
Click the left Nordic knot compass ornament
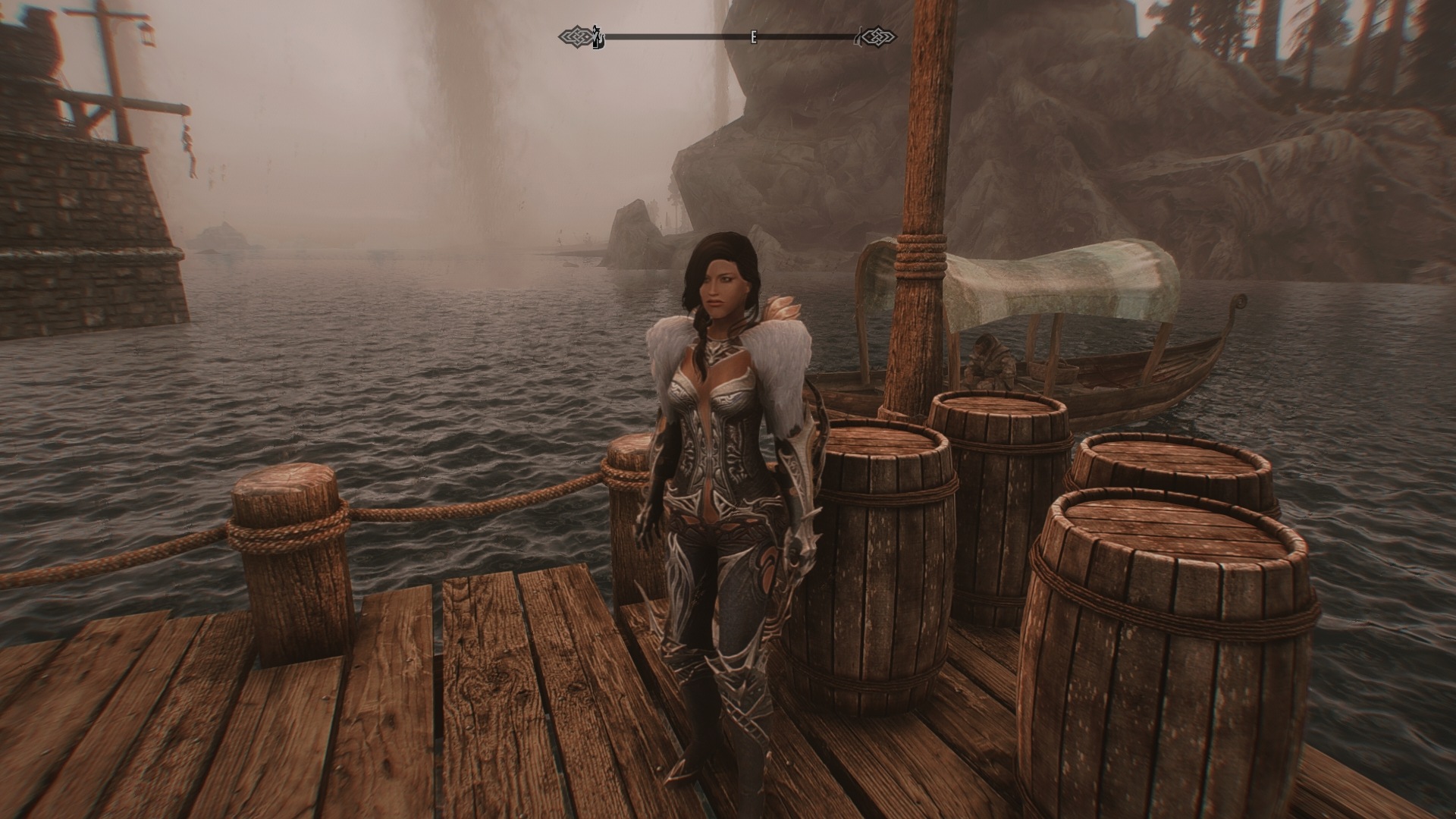579,34
